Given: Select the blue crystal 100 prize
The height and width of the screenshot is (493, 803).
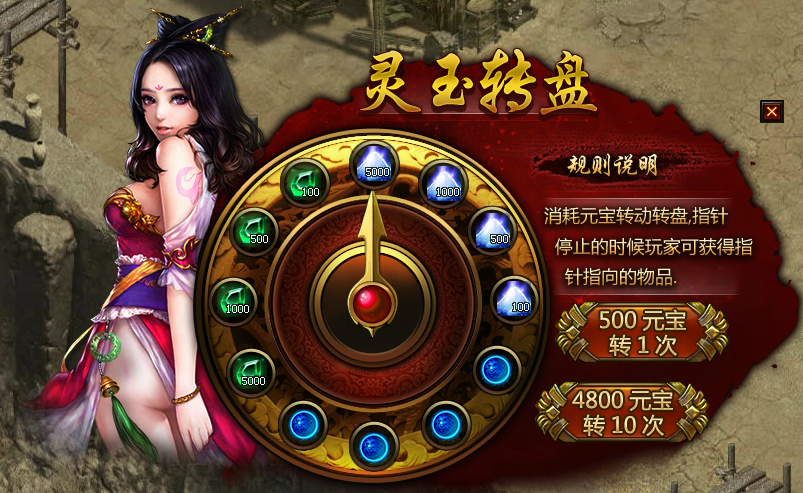Looking at the screenshot, I should (514, 297).
